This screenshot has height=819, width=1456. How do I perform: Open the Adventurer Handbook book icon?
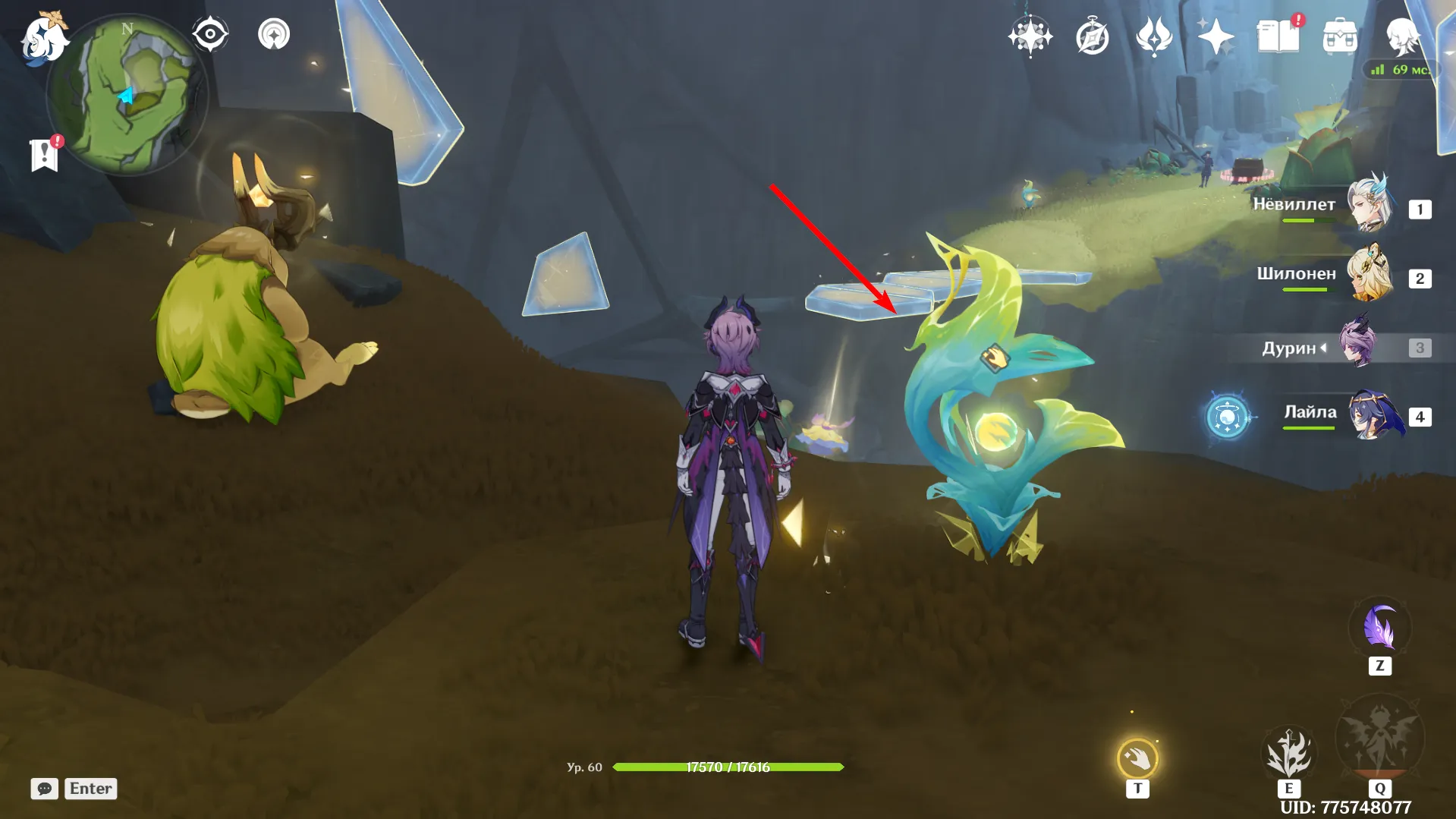click(1278, 36)
